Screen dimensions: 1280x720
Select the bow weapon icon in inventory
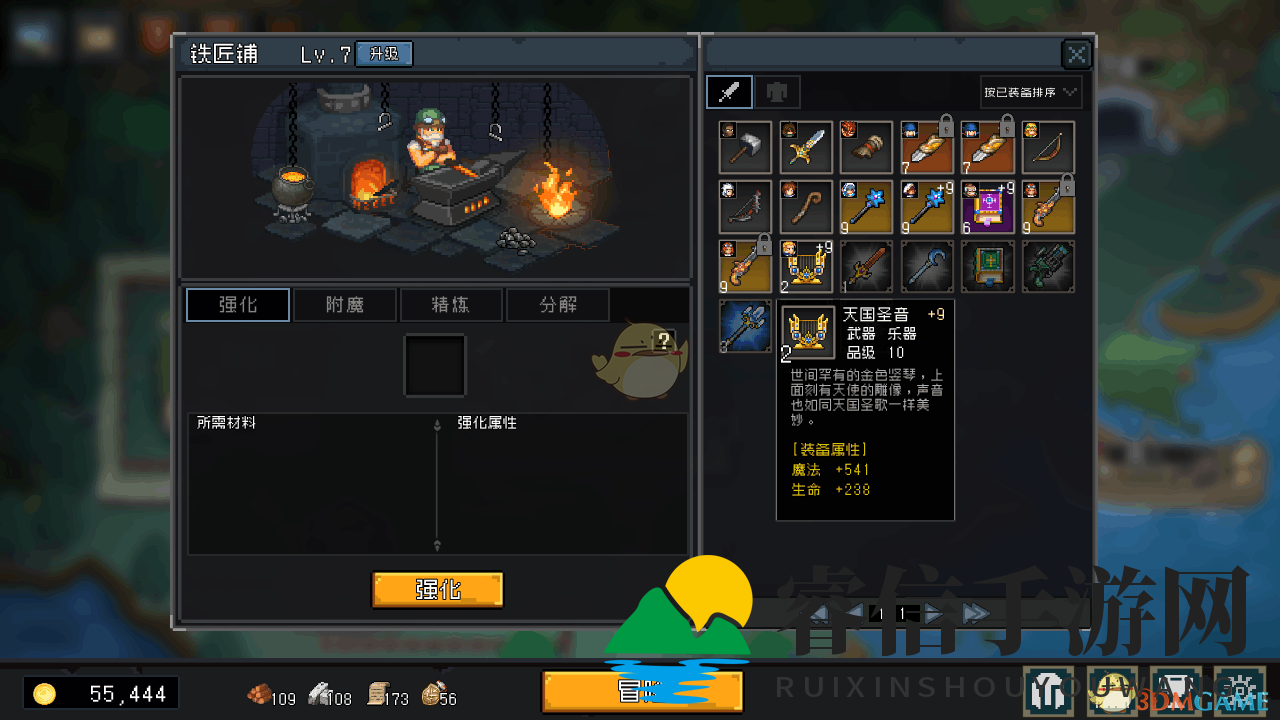tap(1047, 147)
